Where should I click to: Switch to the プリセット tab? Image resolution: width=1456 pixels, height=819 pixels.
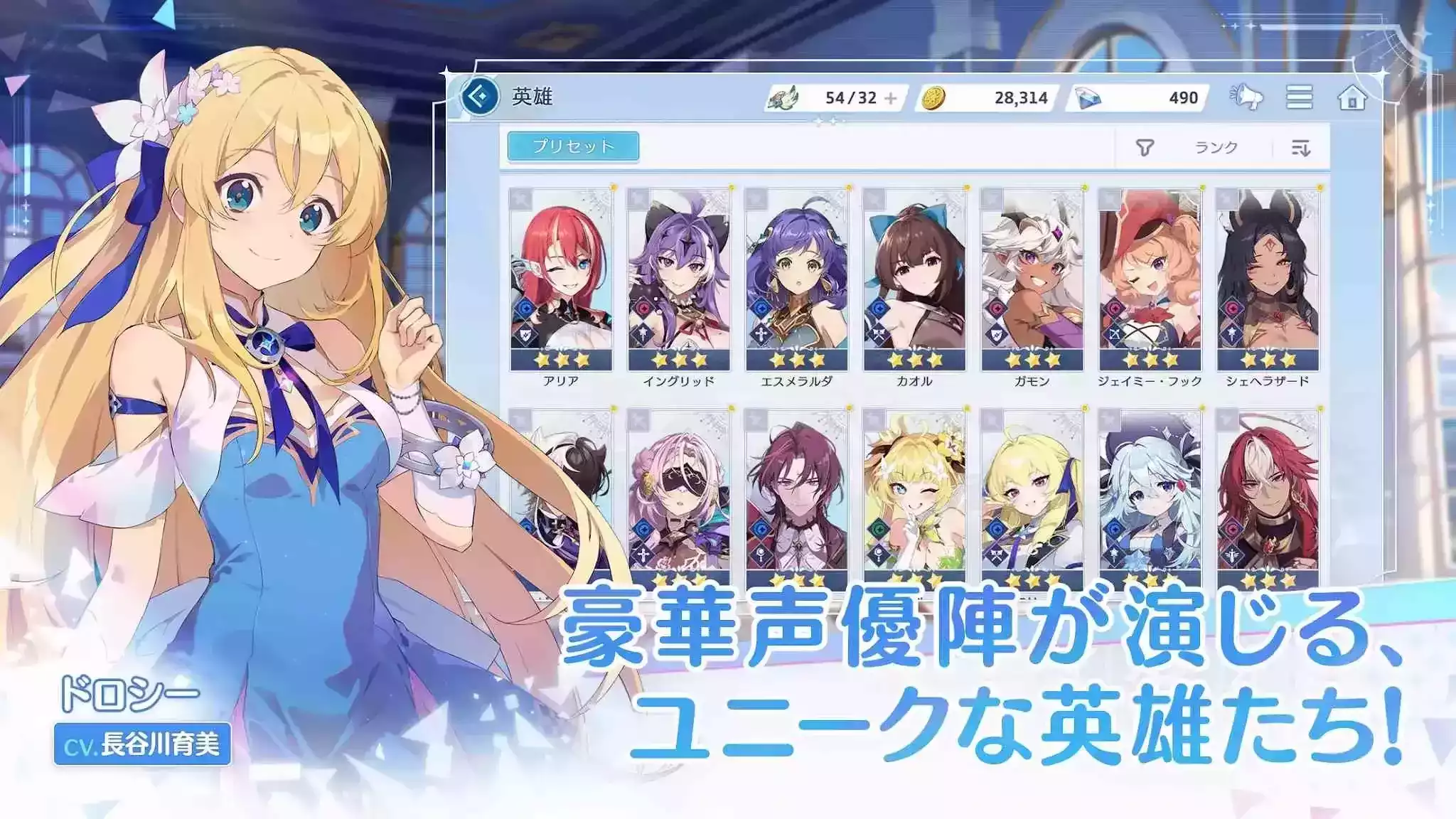(574, 144)
